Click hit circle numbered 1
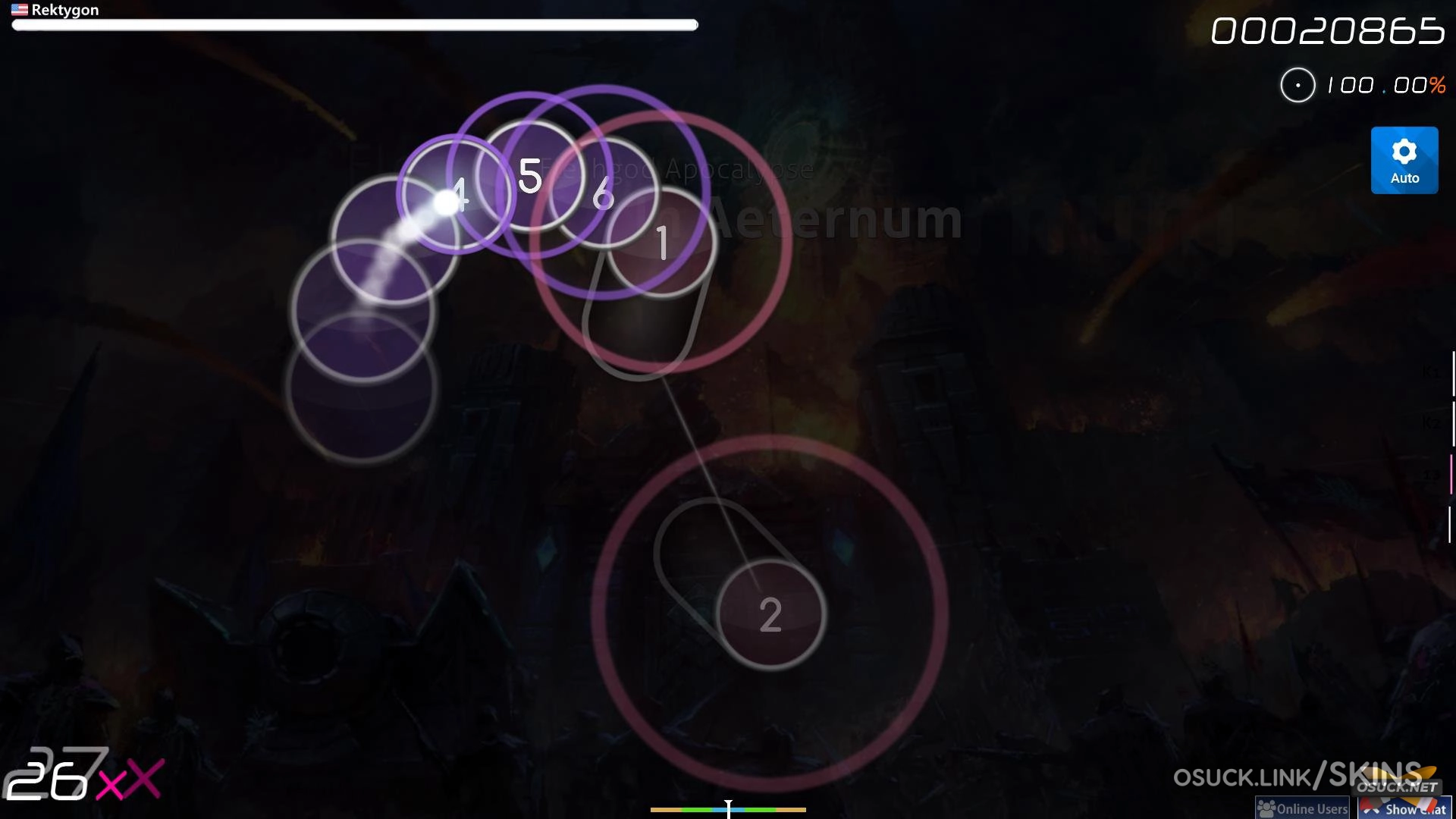 pyautogui.click(x=662, y=241)
